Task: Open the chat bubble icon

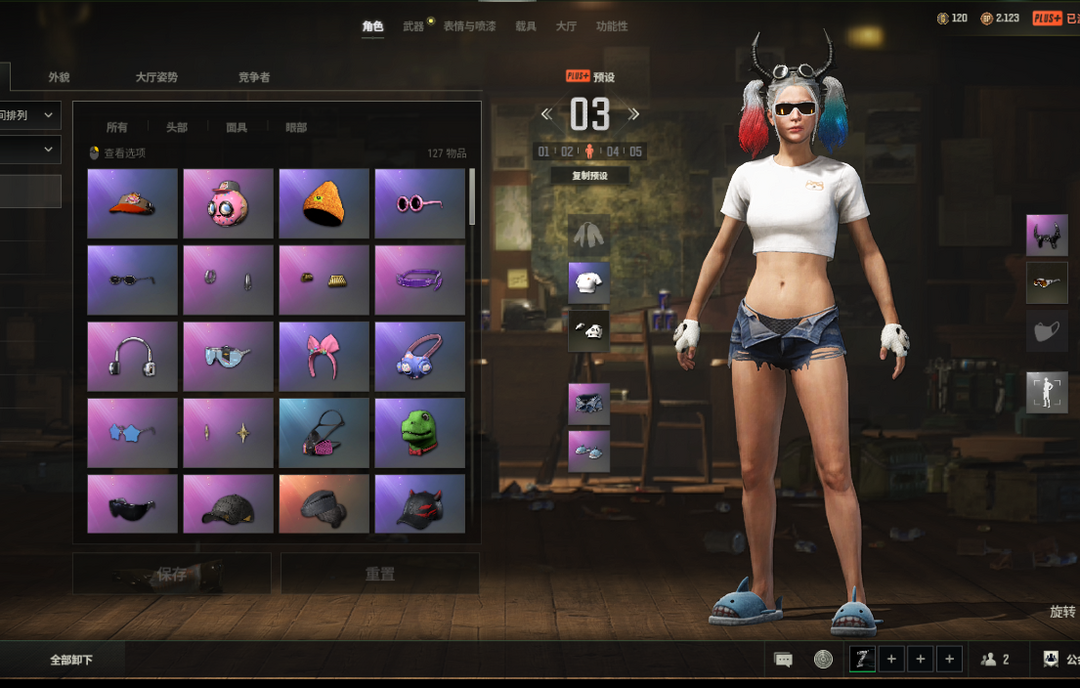Action: [x=784, y=660]
